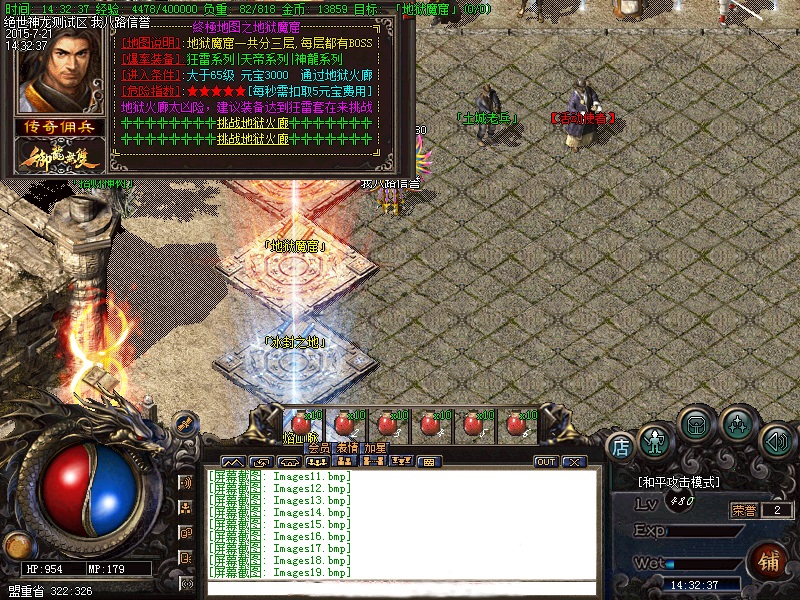The width and height of the screenshot is (800, 600).
Task: Click the 御龙无双 logo button
Action: 56,155
